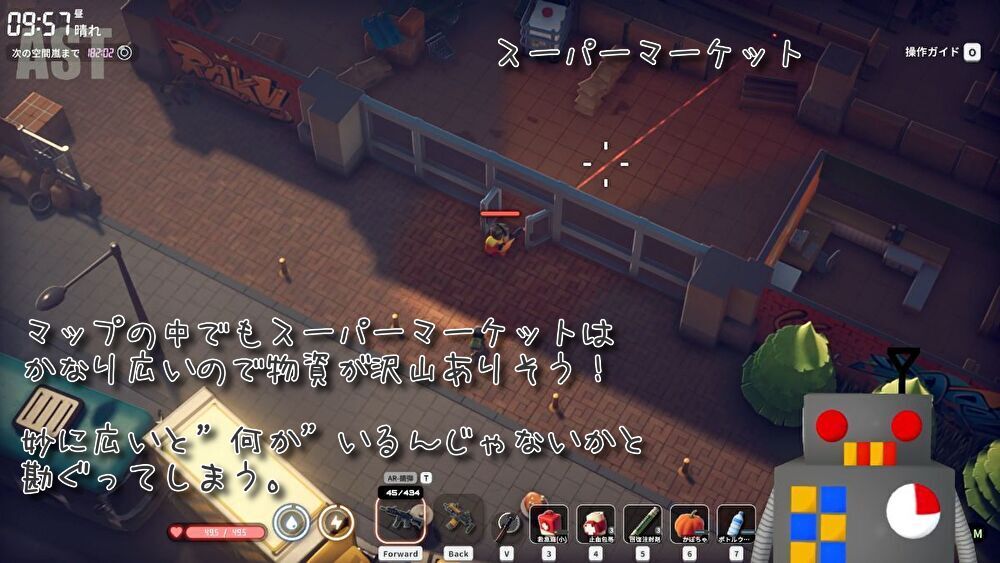
Task: Use the recovery syringe in slot 5
Action: tap(642, 523)
